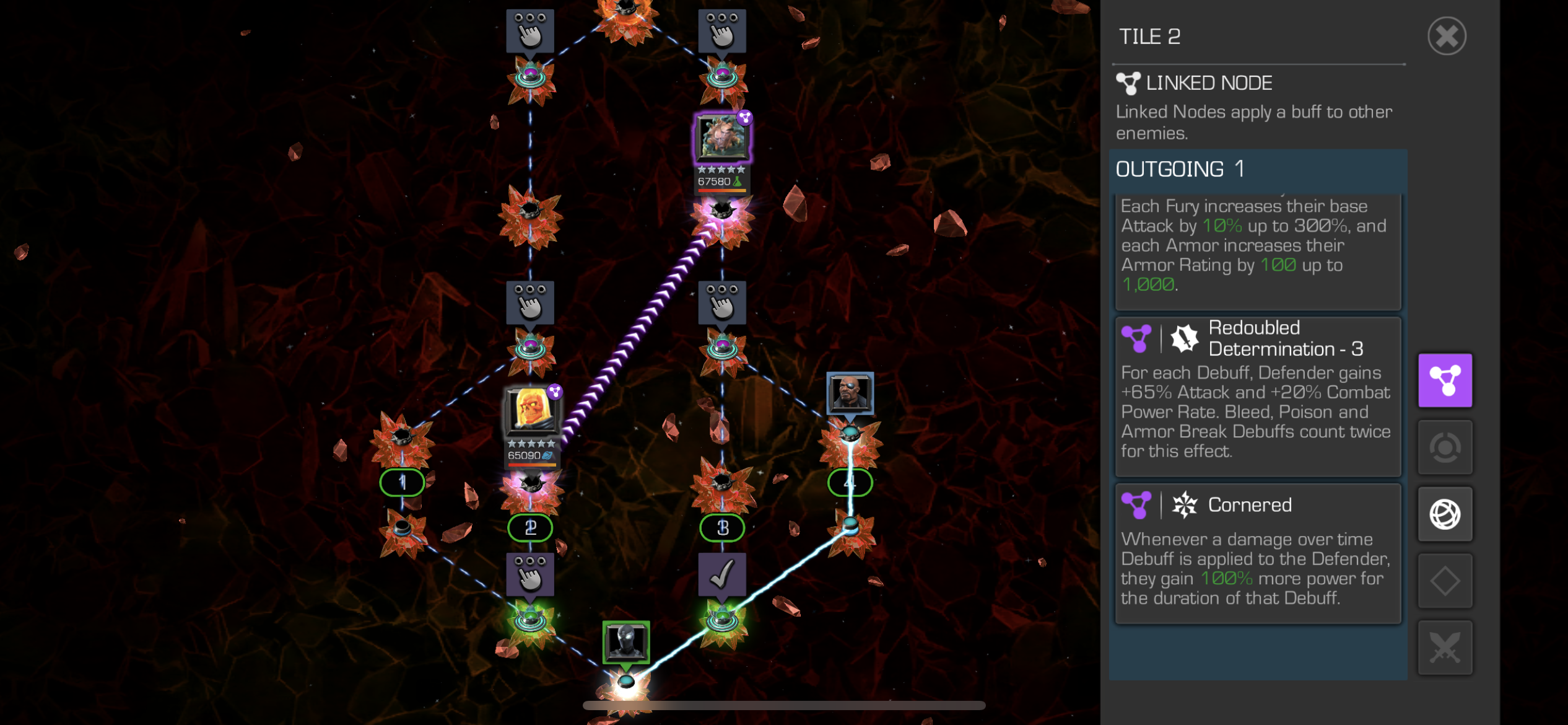The height and width of the screenshot is (725, 1568).
Task: Choose path number 1 marker
Action: pyautogui.click(x=402, y=482)
